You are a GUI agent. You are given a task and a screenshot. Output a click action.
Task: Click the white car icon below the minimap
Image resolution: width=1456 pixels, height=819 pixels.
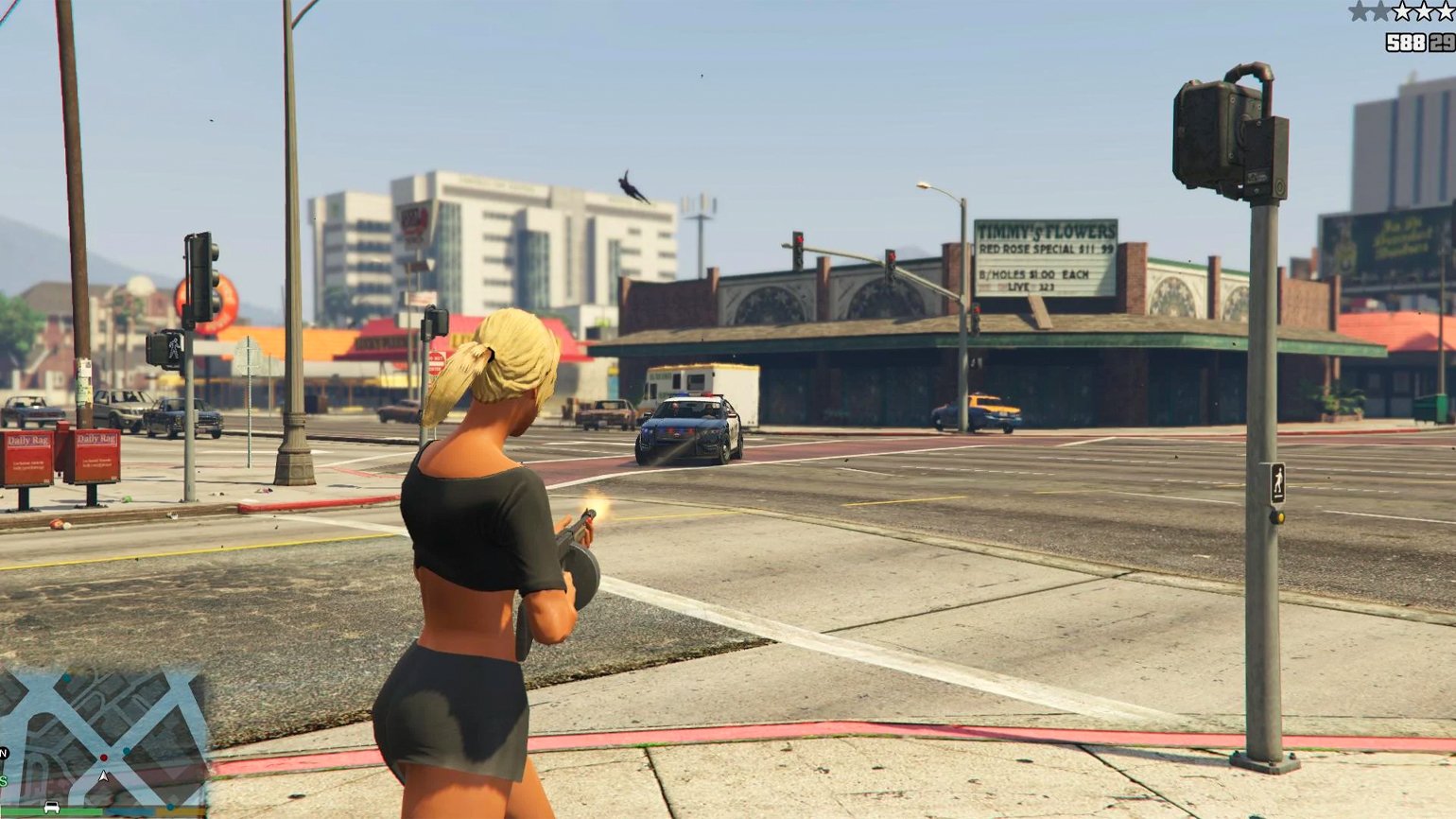tap(52, 808)
